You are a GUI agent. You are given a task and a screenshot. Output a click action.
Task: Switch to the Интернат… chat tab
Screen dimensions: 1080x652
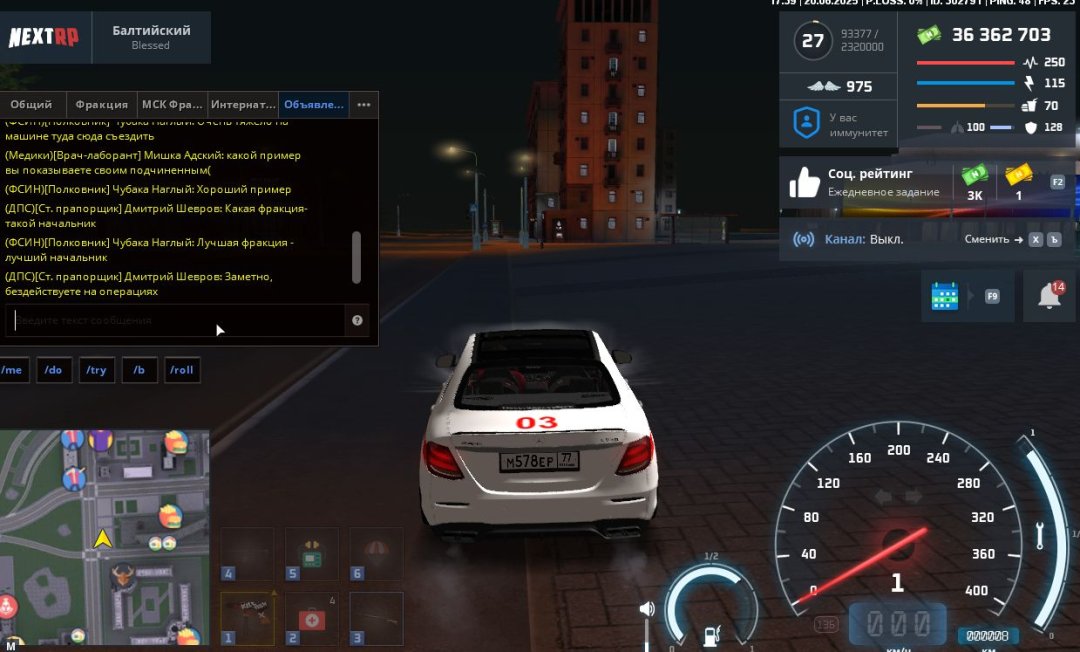click(x=243, y=104)
